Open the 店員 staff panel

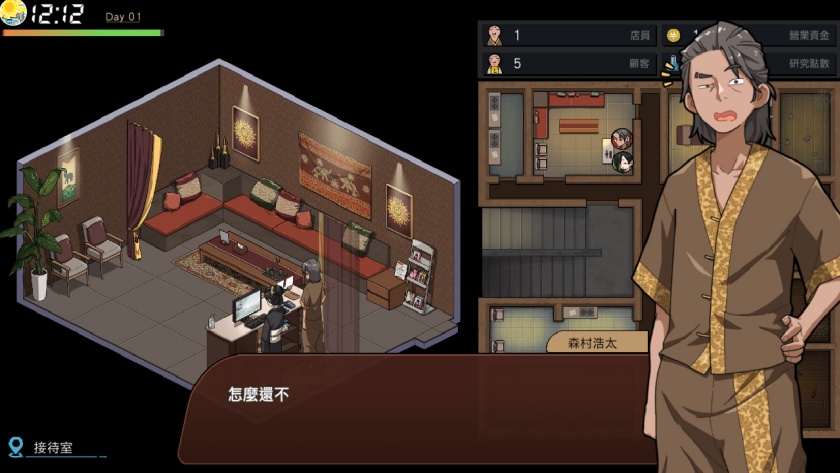tap(568, 36)
